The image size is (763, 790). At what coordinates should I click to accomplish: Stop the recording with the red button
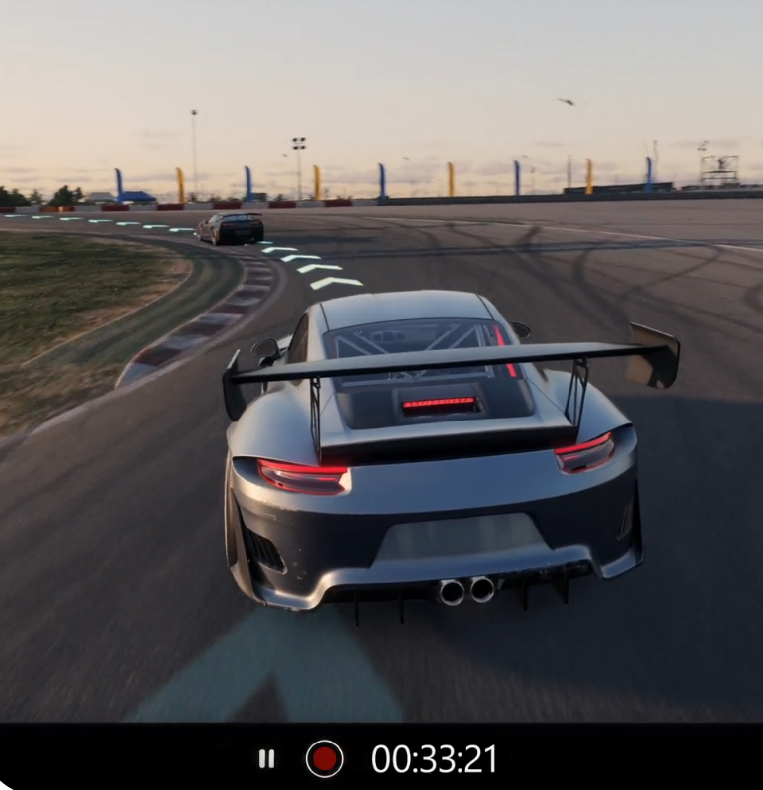coord(324,759)
